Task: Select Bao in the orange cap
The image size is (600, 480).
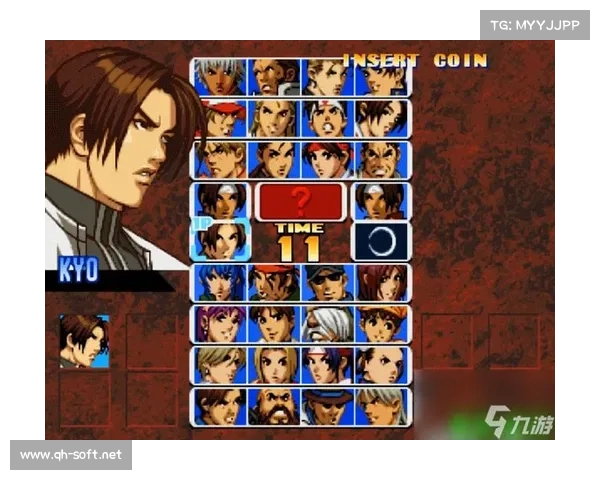Action: (x=381, y=324)
